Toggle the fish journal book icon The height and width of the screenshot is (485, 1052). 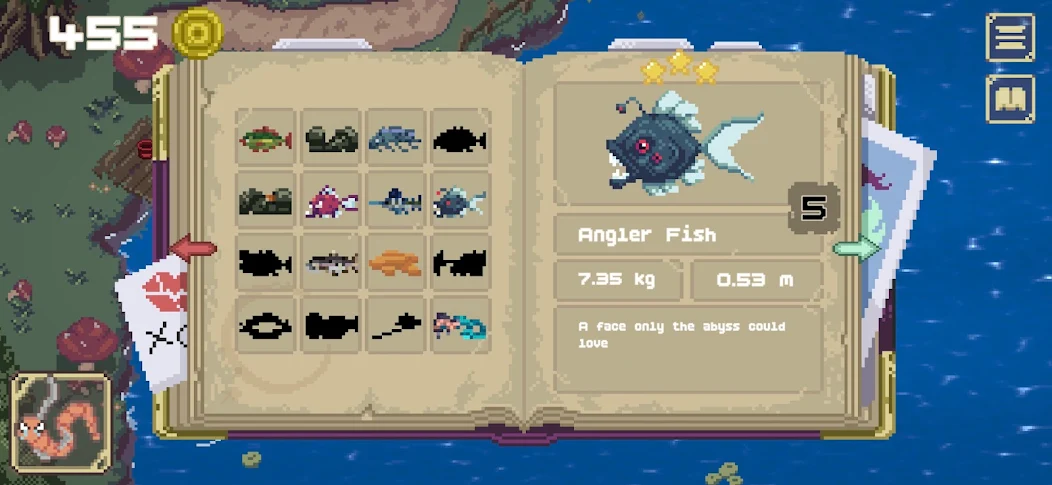pyautogui.click(x=1010, y=99)
